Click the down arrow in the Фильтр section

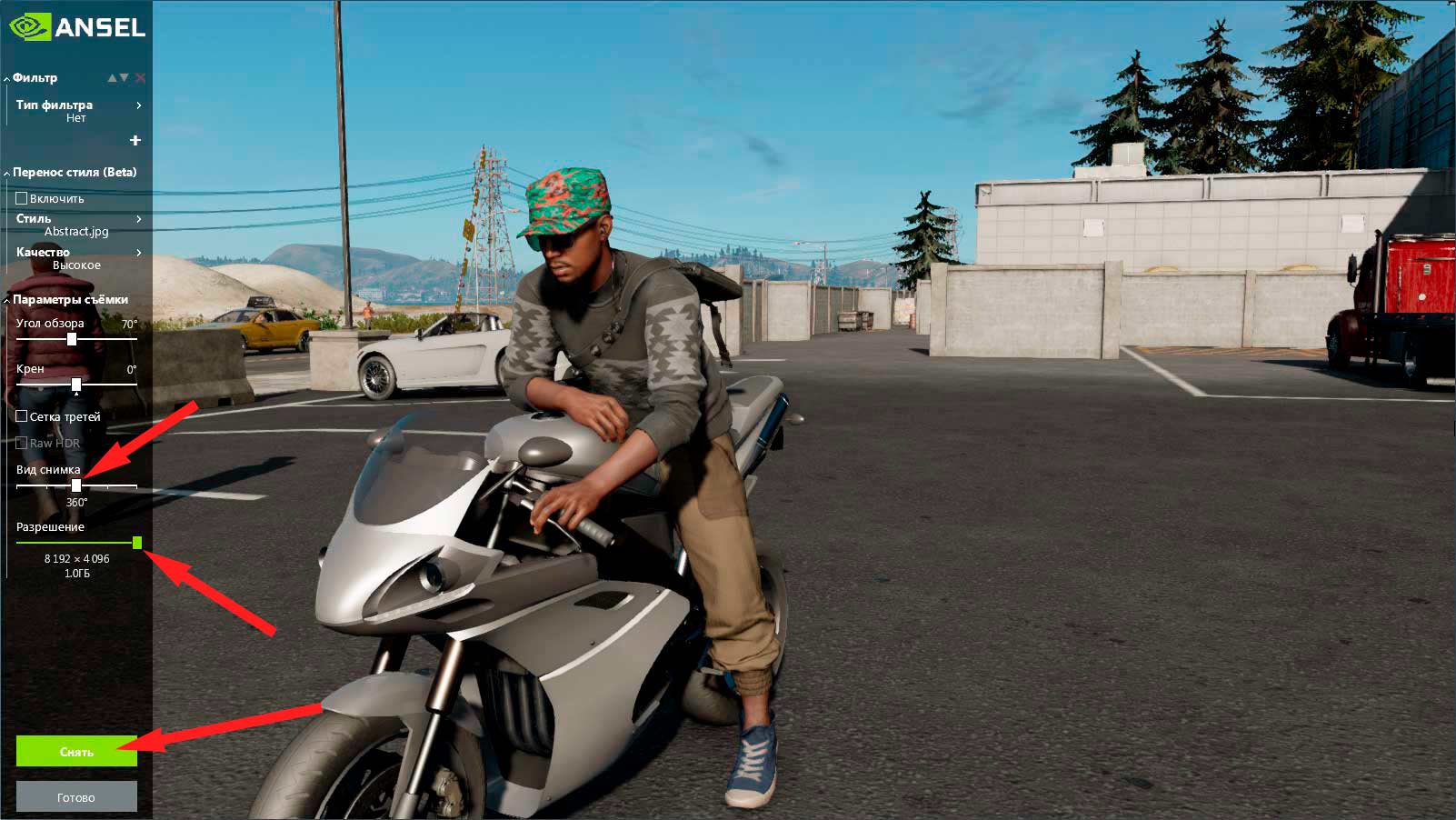[x=125, y=77]
